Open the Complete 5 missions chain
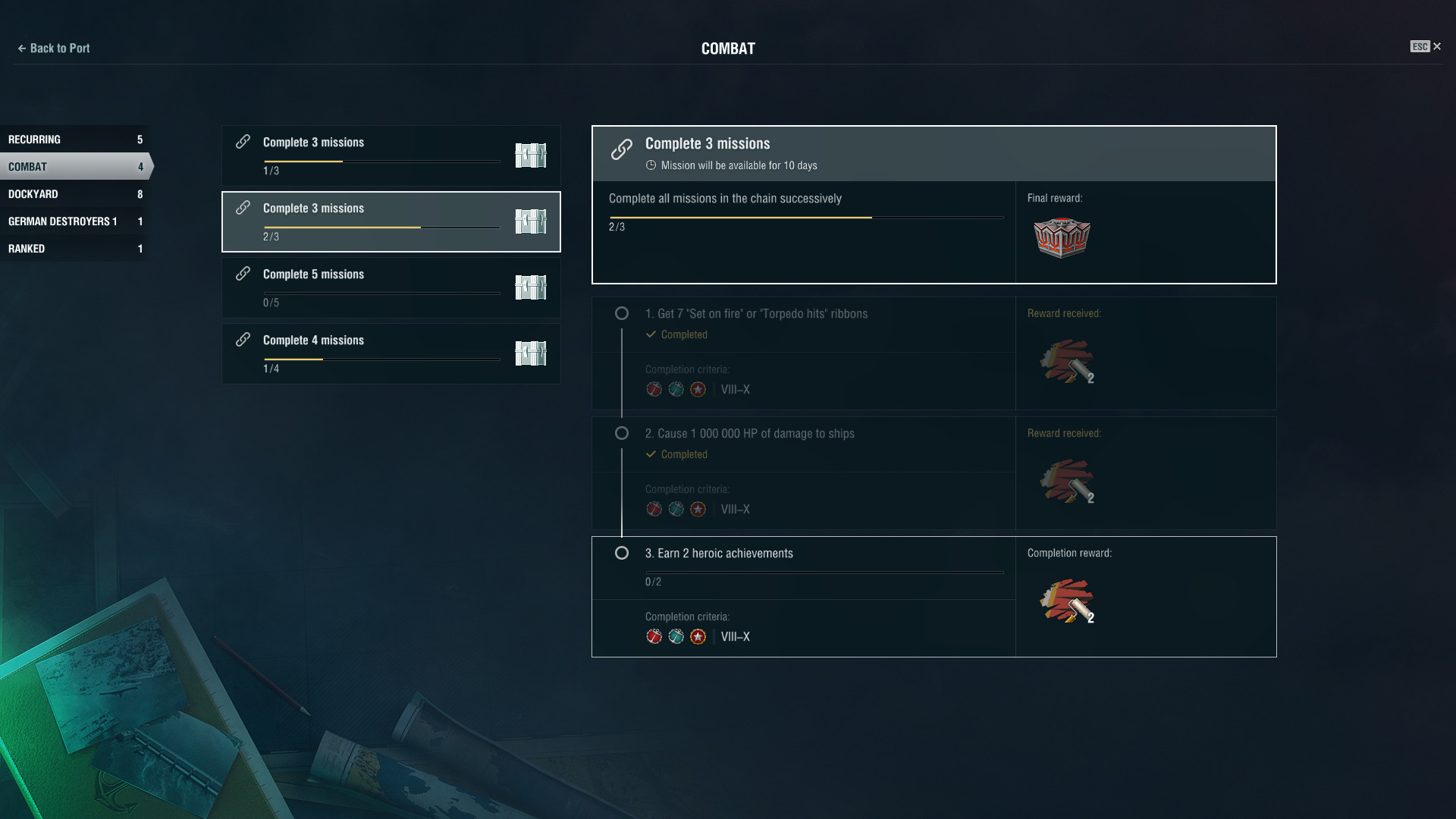The width and height of the screenshot is (1456, 819). tap(391, 287)
